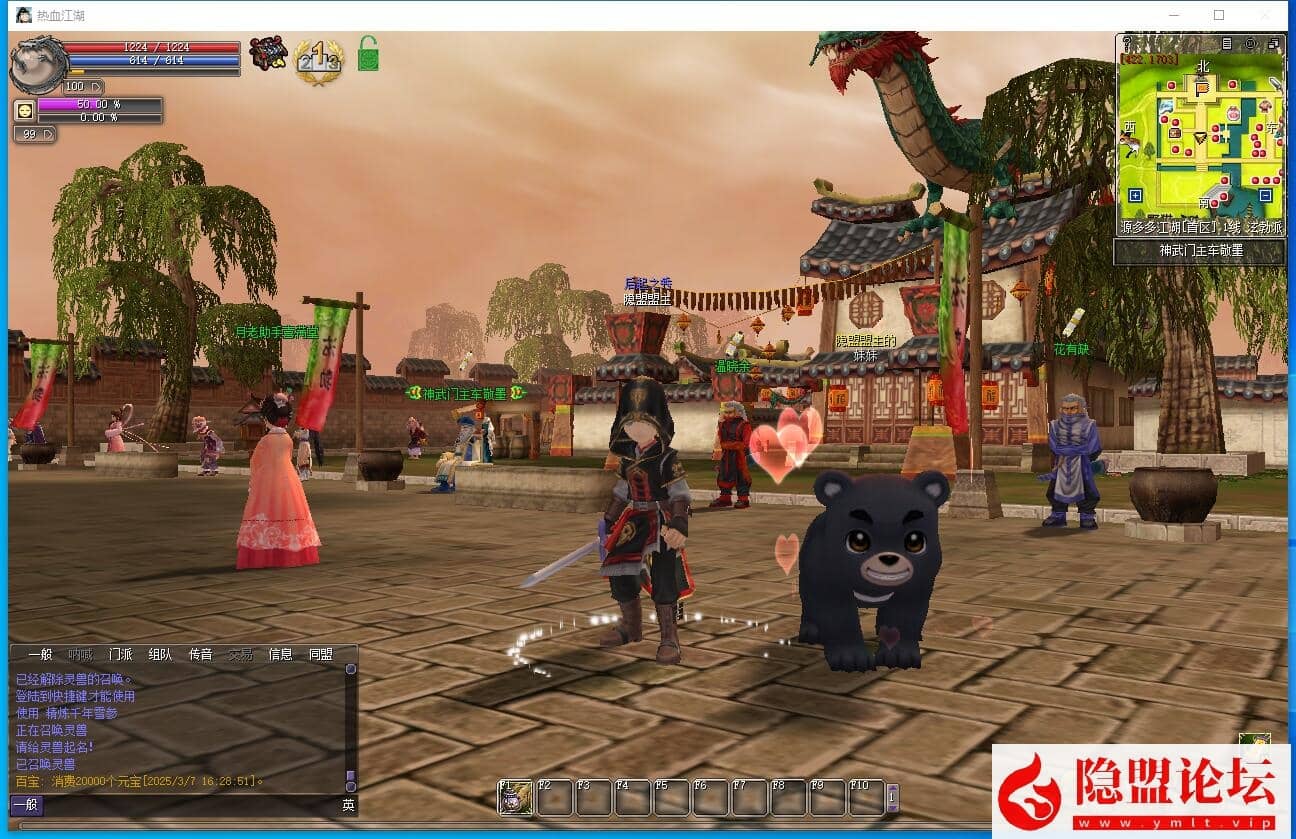Expand the arrow next to the 99 counter
1296x839 pixels.
click(x=50, y=134)
